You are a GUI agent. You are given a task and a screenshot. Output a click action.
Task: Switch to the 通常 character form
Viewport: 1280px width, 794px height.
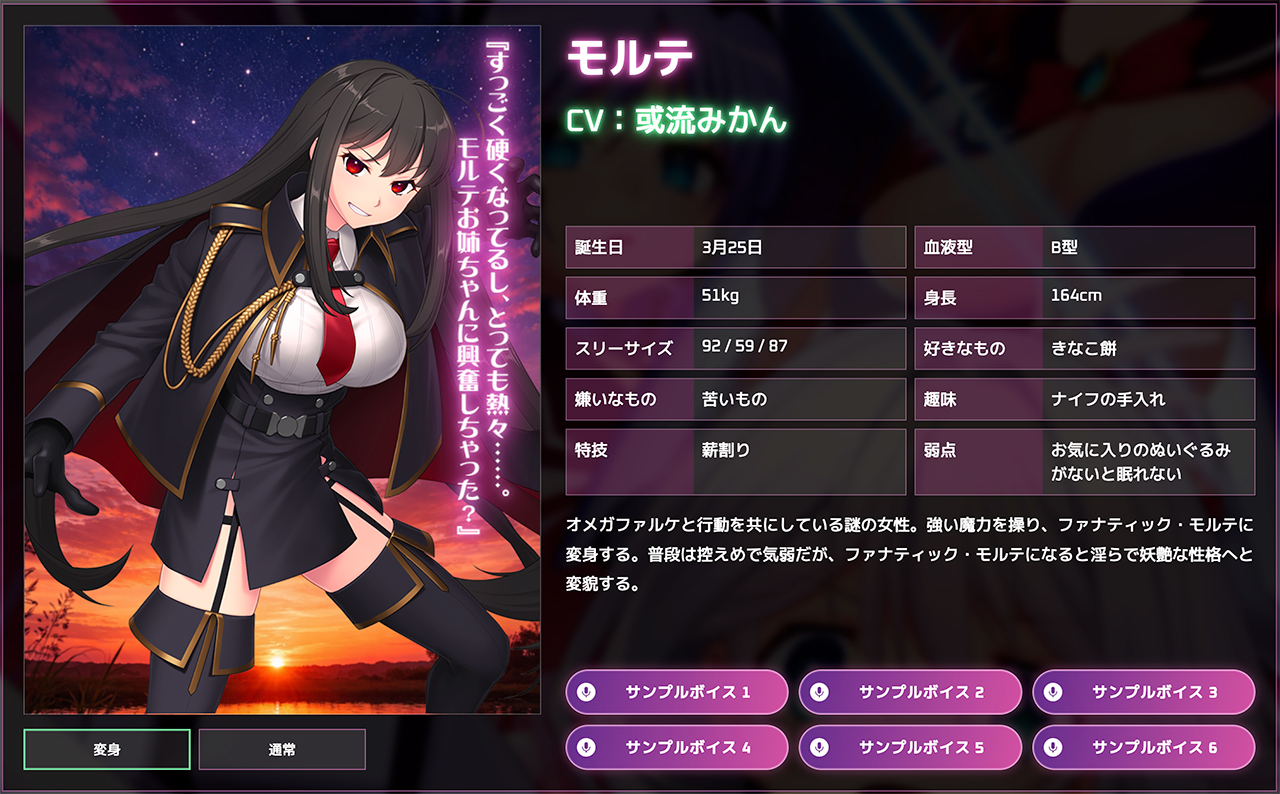[282, 749]
